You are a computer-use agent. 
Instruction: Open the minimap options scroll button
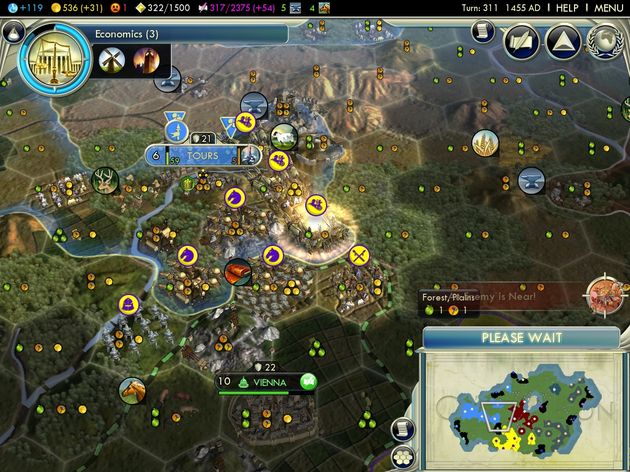pos(398,428)
